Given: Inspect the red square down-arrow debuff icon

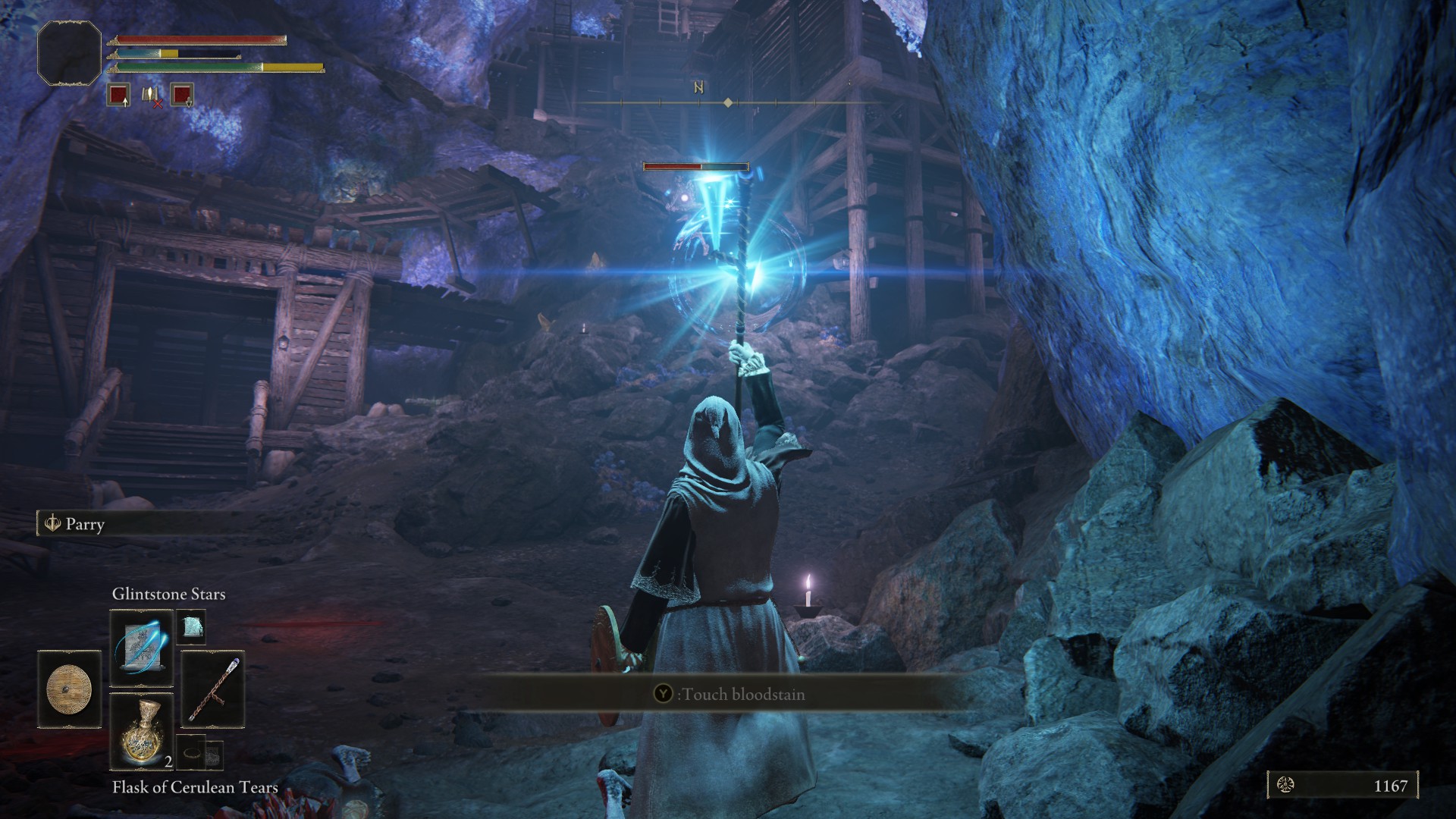Looking at the screenshot, I should tap(182, 96).
